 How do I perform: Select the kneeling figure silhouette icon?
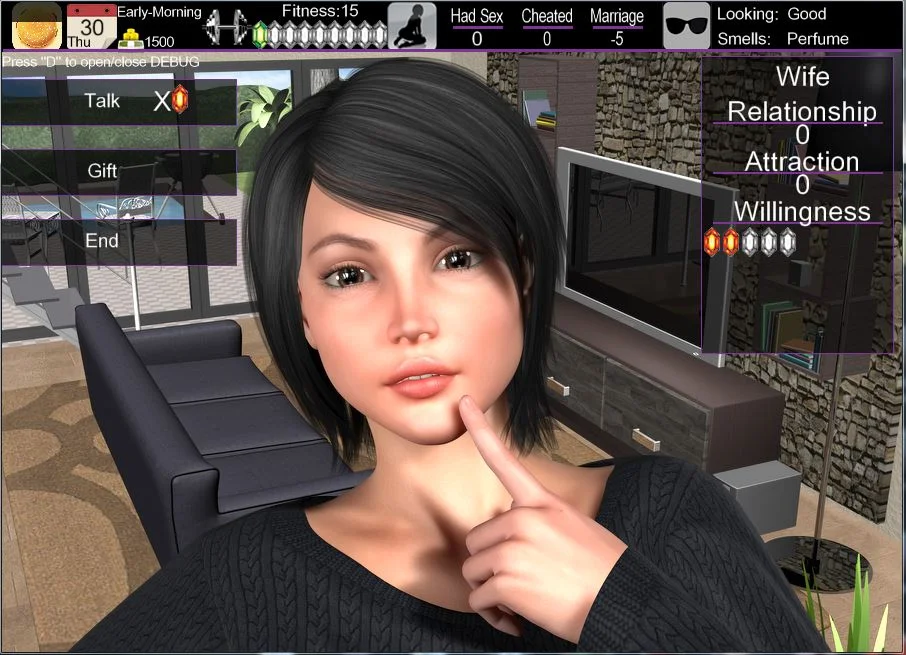point(412,26)
